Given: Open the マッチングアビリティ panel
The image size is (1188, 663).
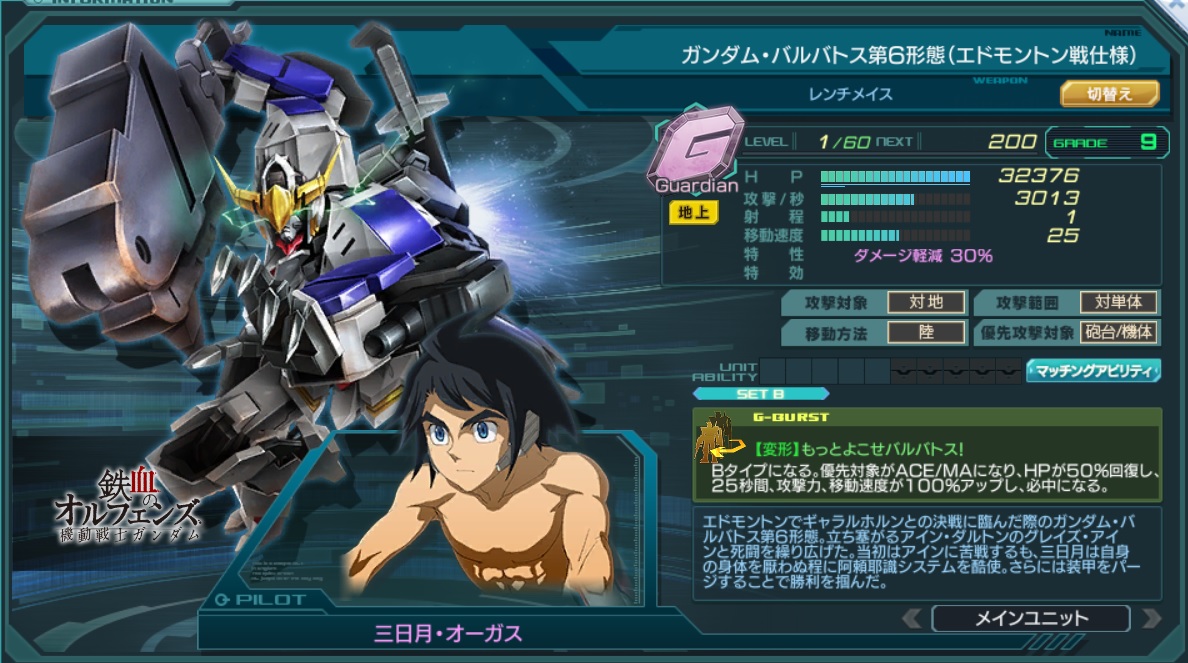Looking at the screenshot, I should pos(1093,371).
